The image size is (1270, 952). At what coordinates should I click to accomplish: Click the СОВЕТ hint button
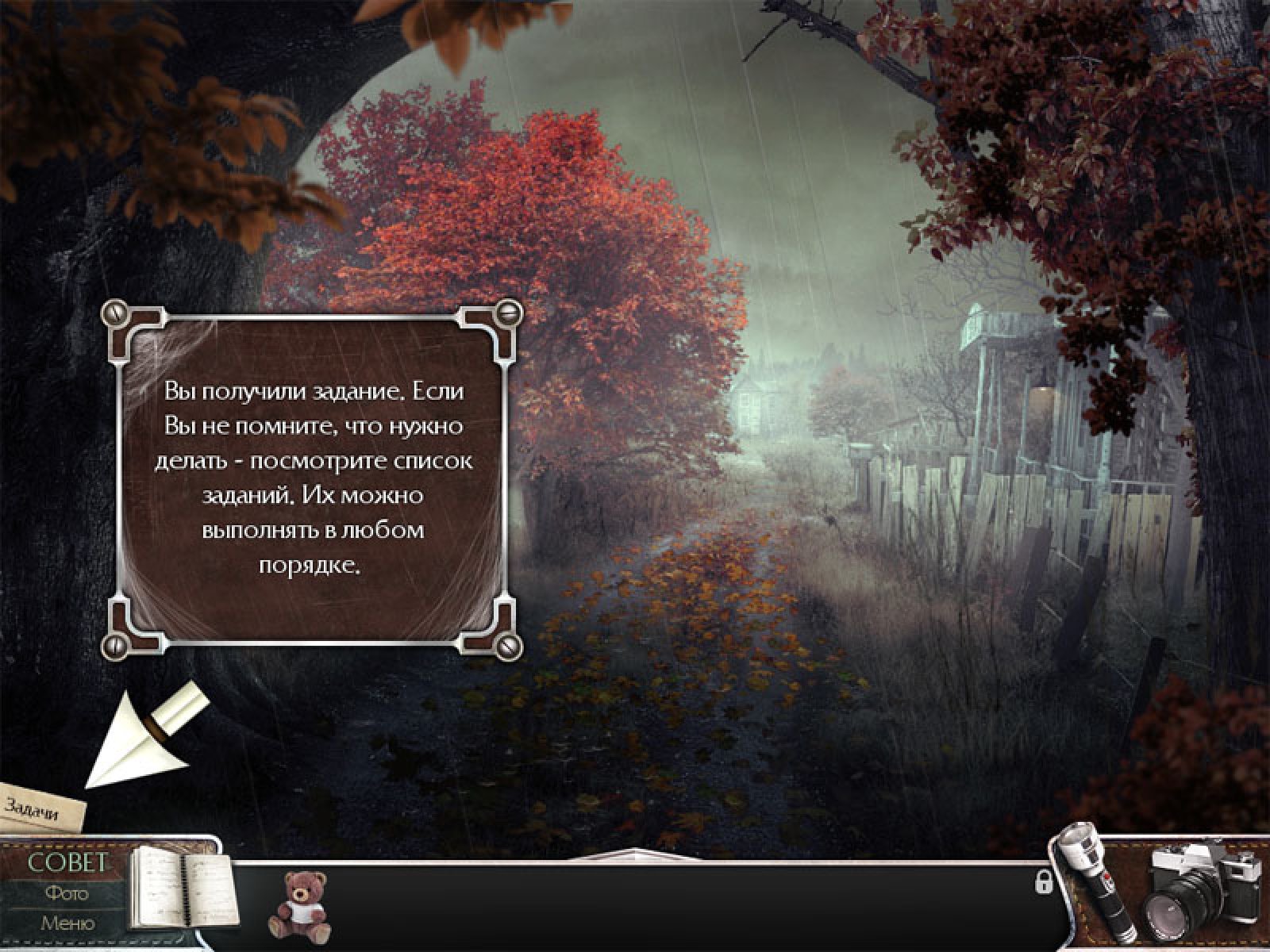point(67,863)
